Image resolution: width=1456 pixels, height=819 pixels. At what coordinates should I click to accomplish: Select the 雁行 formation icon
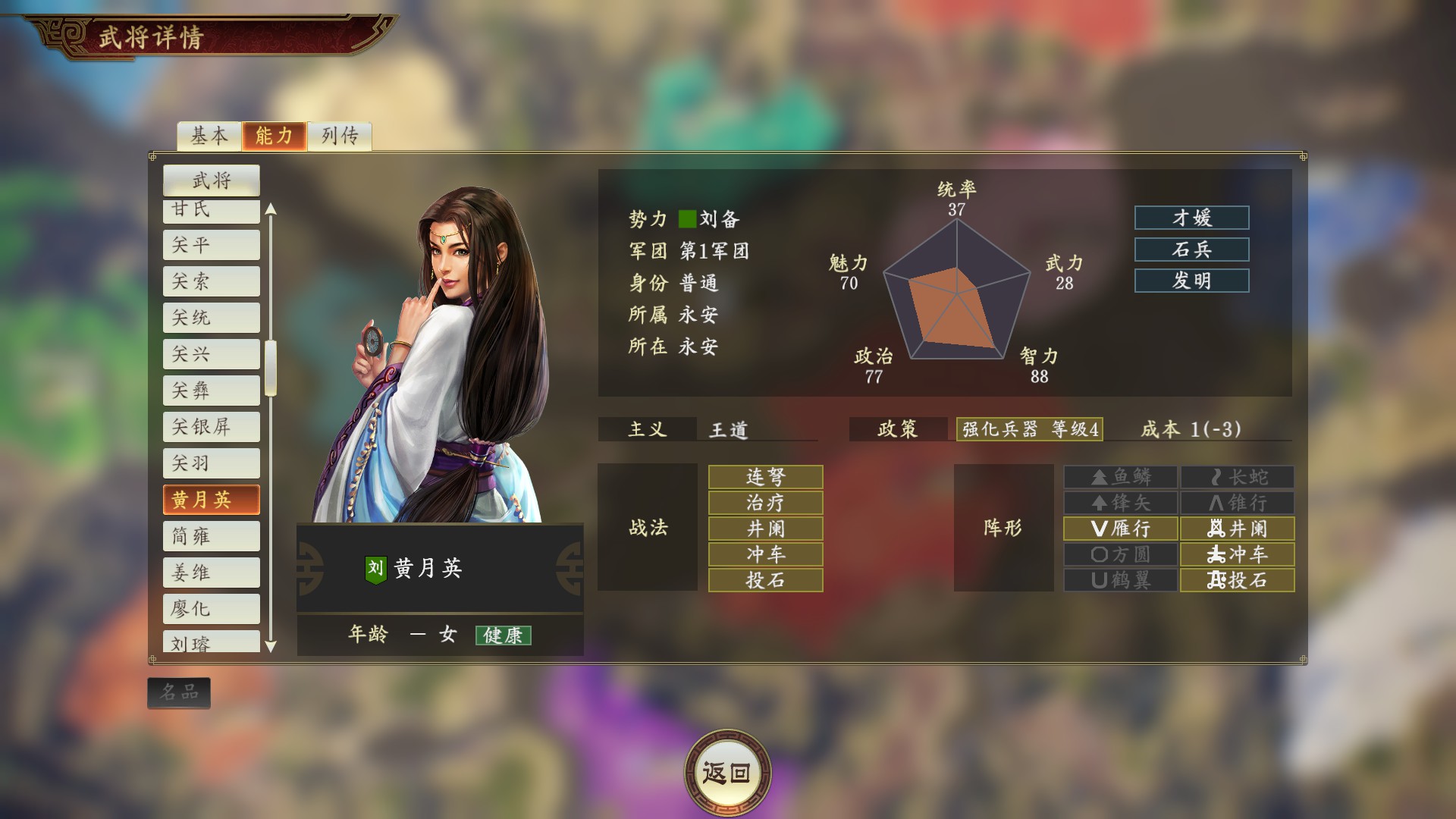(1120, 529)
